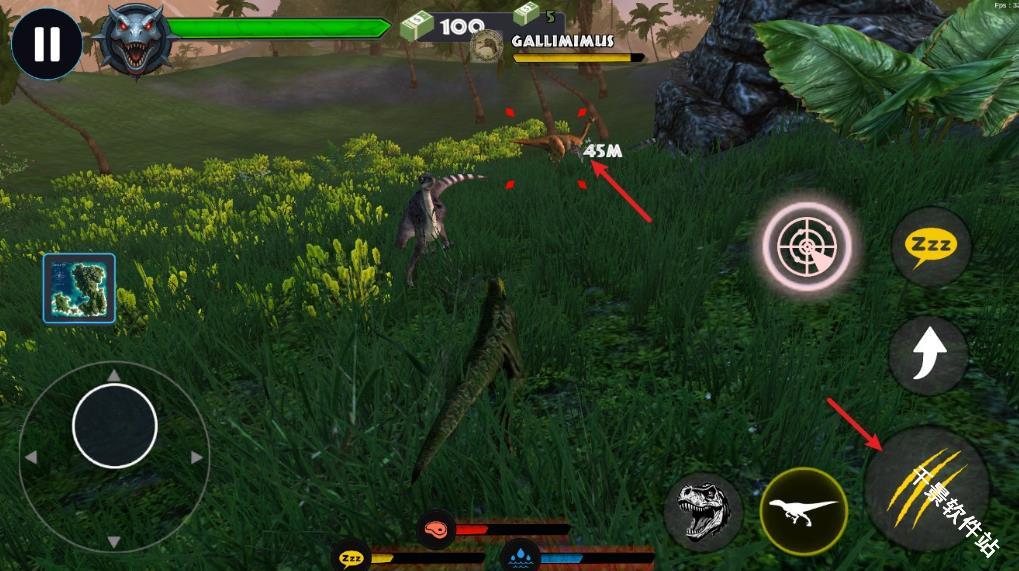
Task: Trigger the T-Rex roar ability
Action: pyautogui.click(x=703, y=511)
